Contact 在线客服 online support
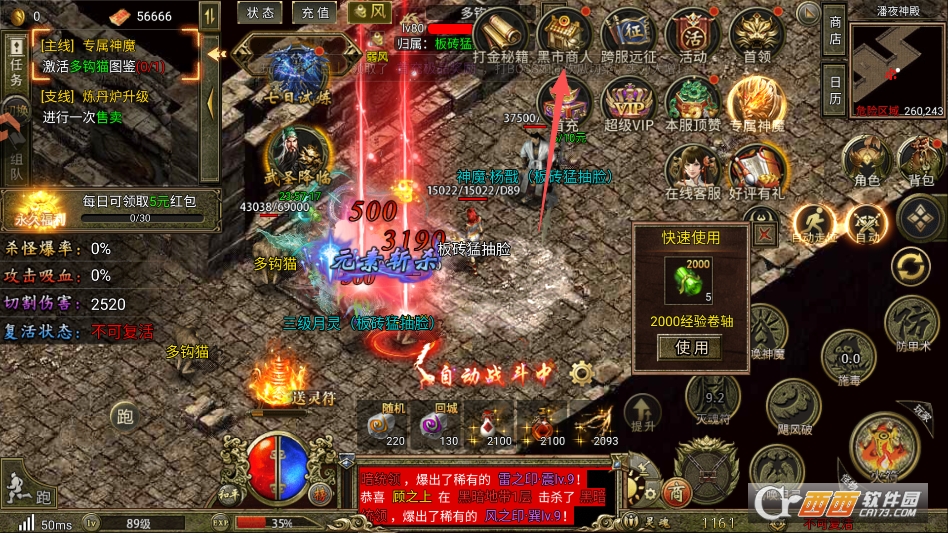Image resolution: width=948 pixels, height=533 pixels. click(692, 170)
